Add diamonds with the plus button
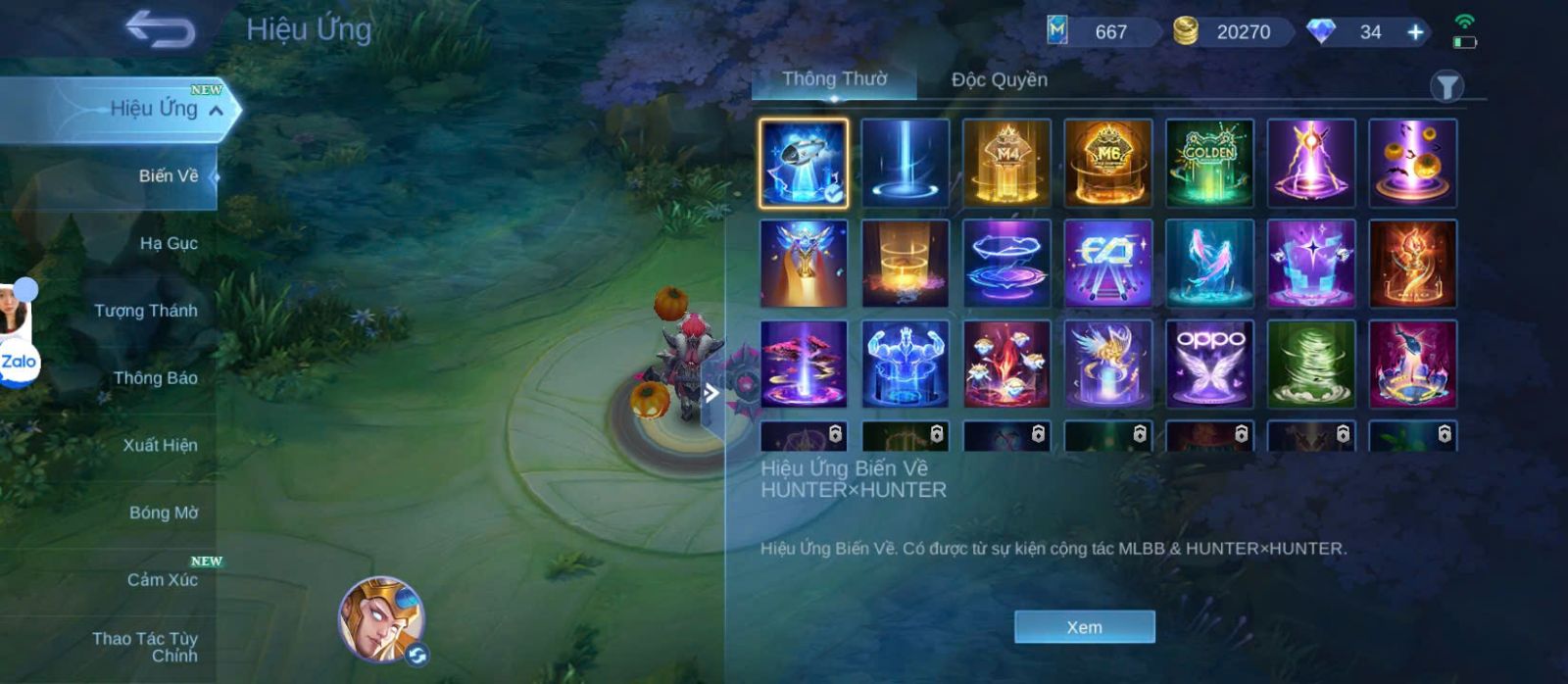Viewport: 1568px width, 684px height. point(1415,32)
